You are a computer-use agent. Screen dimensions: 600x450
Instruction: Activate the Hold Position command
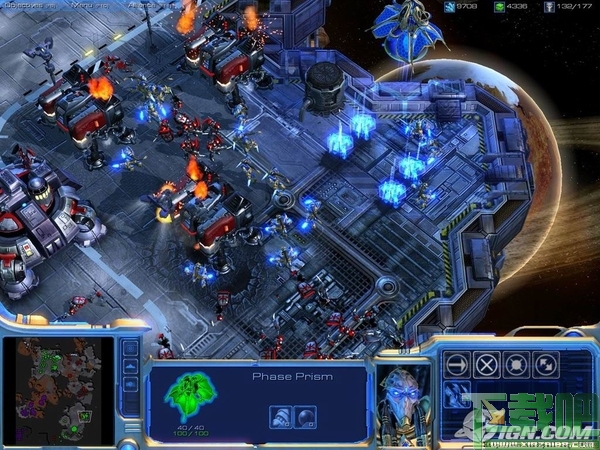point(517,365)
